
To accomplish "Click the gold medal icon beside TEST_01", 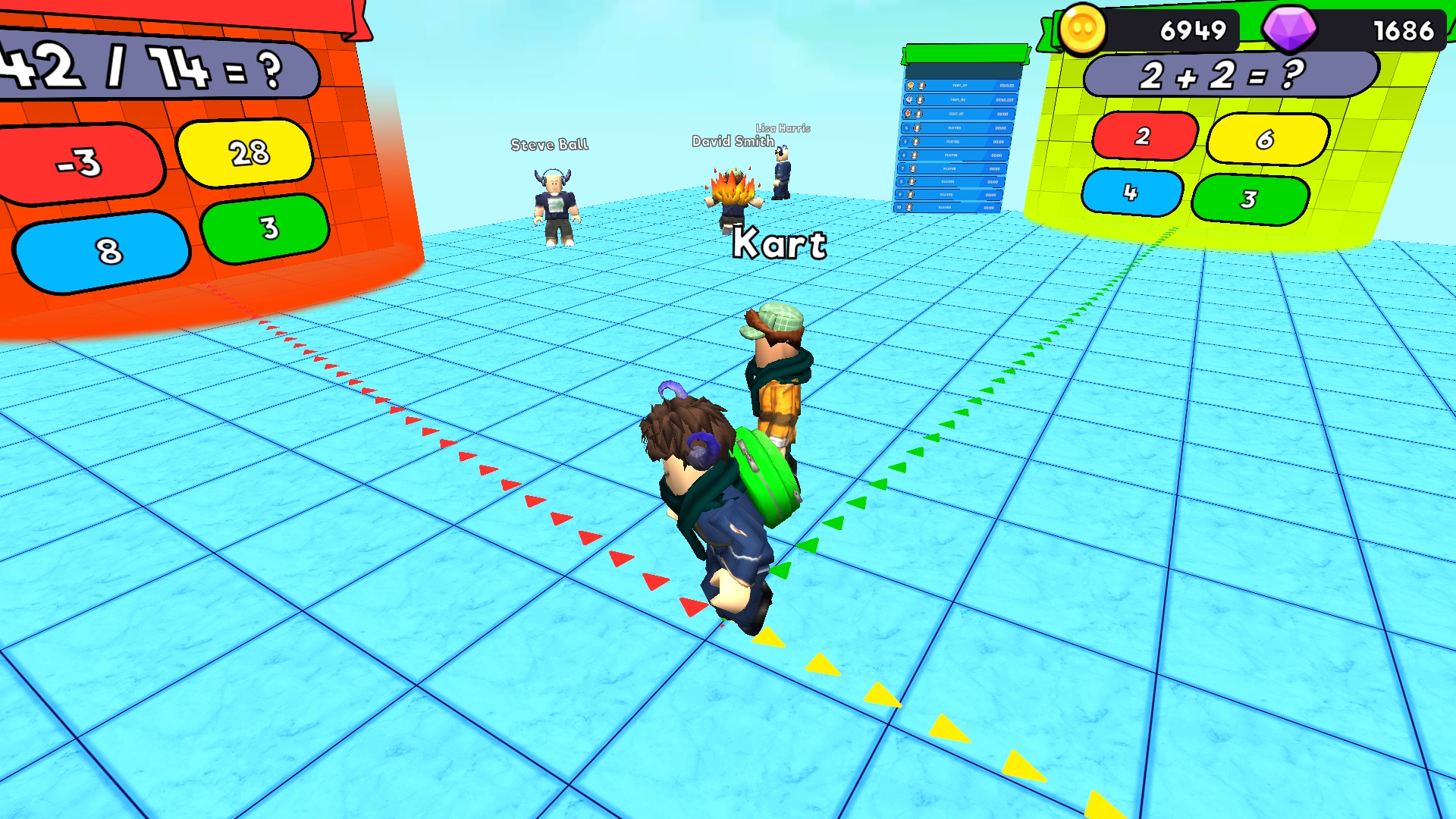I will [x=911, y=86].
